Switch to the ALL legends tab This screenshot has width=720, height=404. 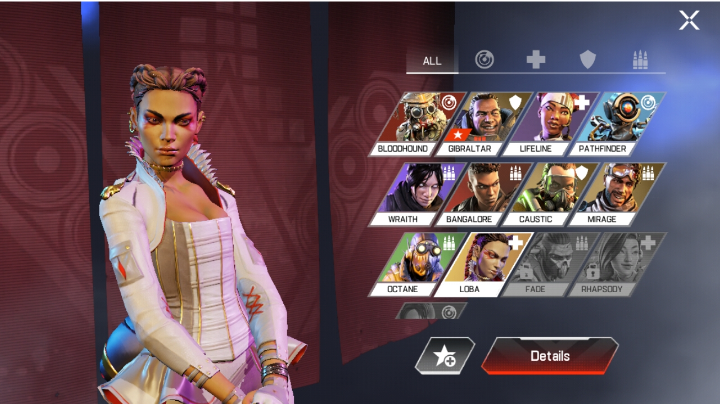pyautogui.click(x=431, y=60)
